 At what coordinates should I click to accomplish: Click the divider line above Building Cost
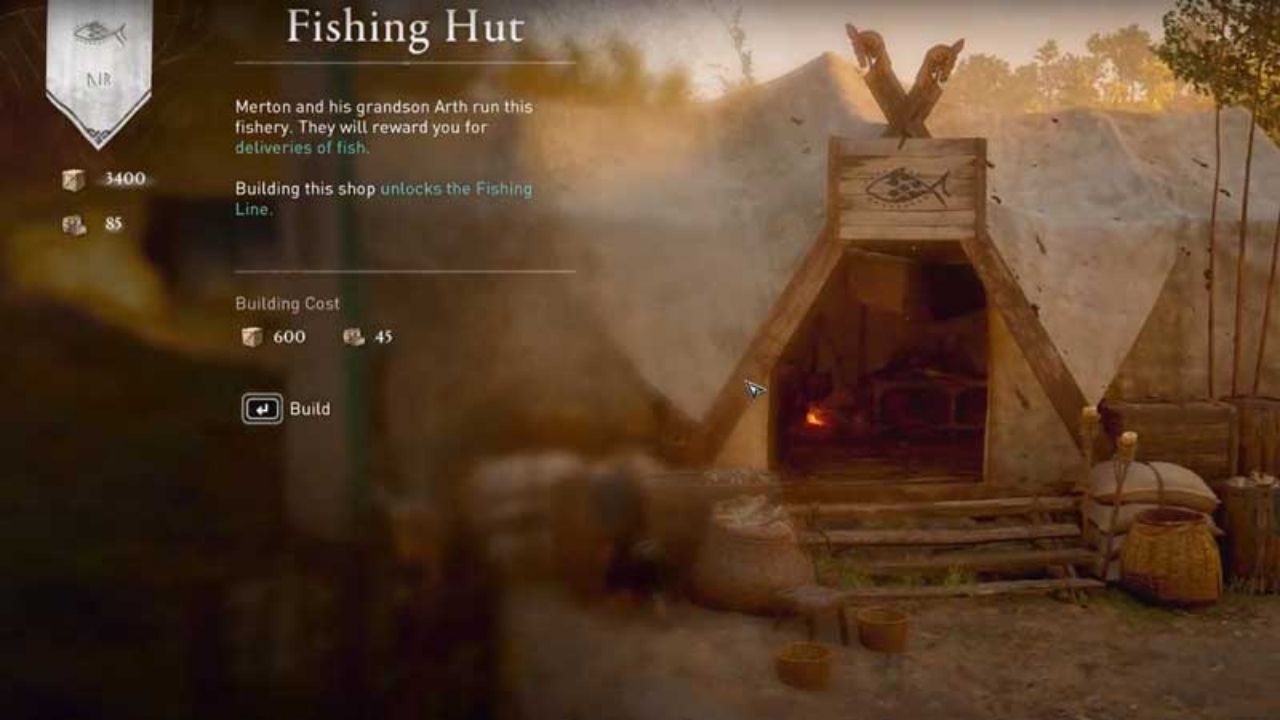[404, 269]
